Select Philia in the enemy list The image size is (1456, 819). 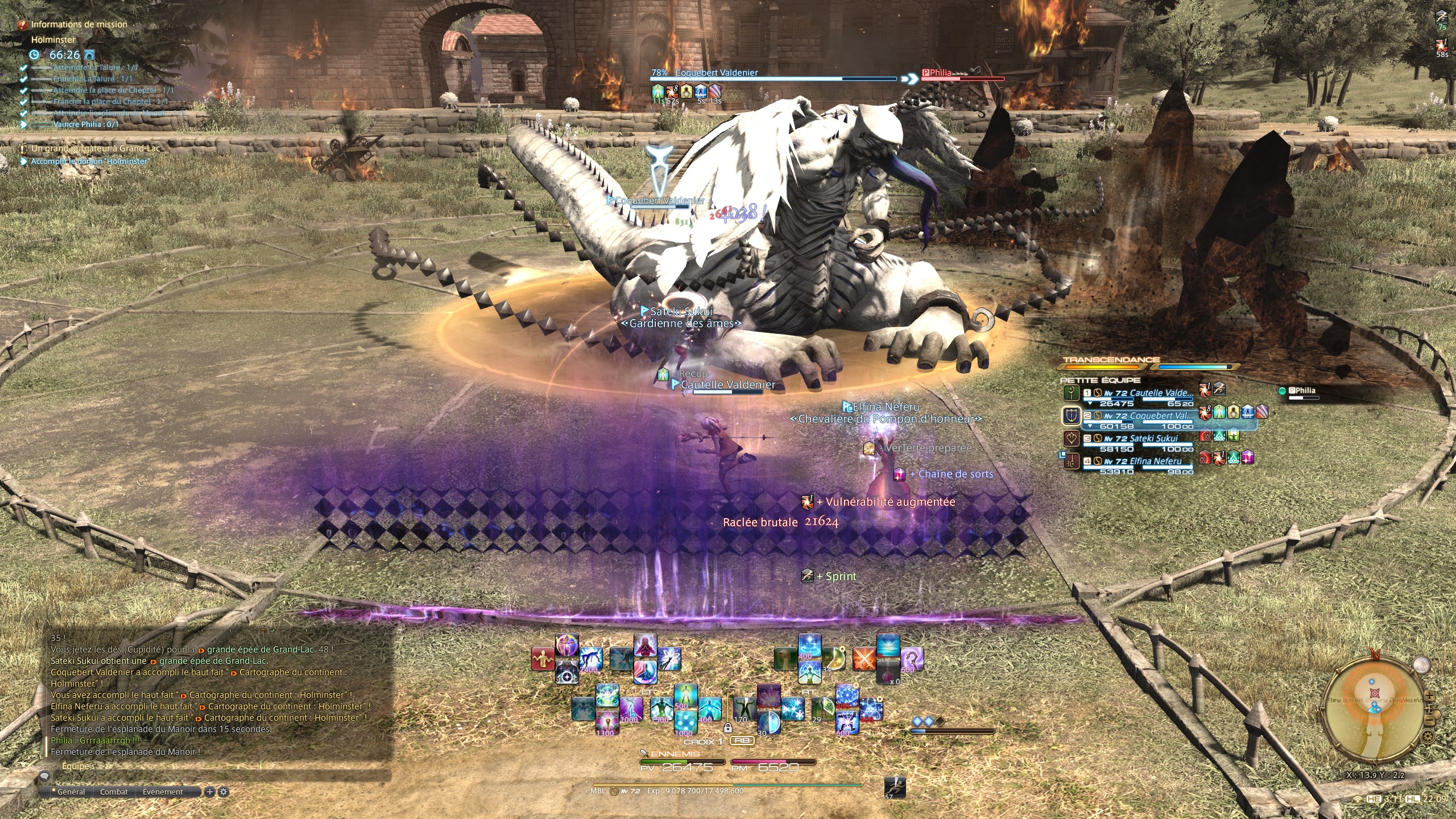click(x=1301, y=391)
